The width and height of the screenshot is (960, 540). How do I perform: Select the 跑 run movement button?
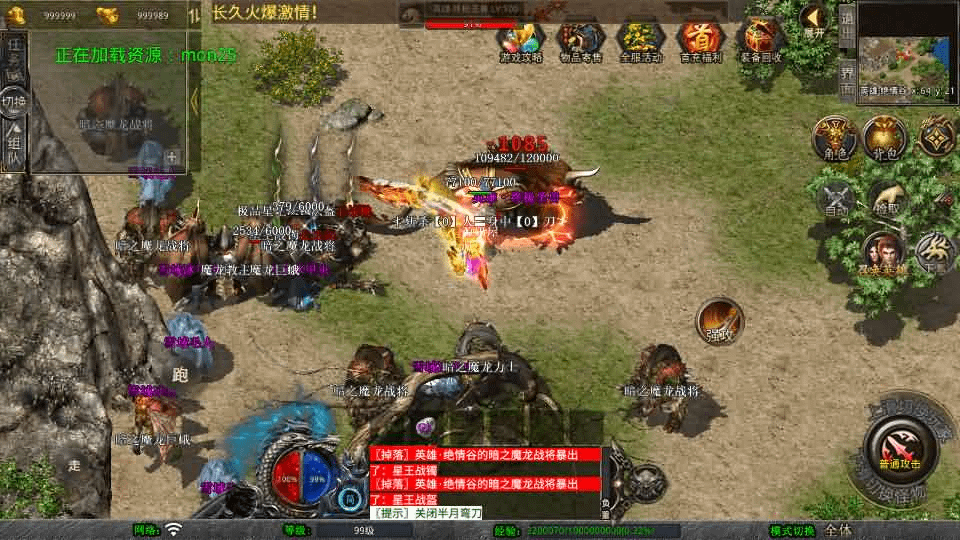(180, 375)
